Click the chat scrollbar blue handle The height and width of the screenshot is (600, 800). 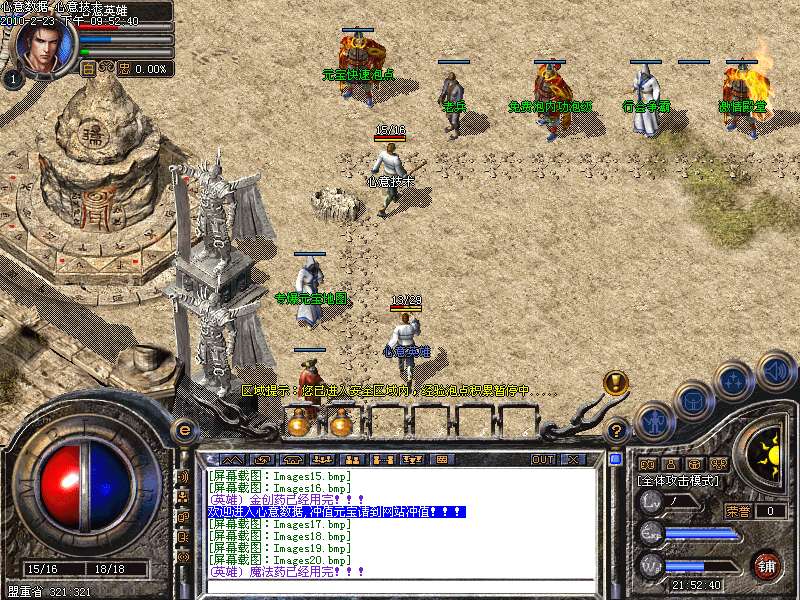[616, 460]
